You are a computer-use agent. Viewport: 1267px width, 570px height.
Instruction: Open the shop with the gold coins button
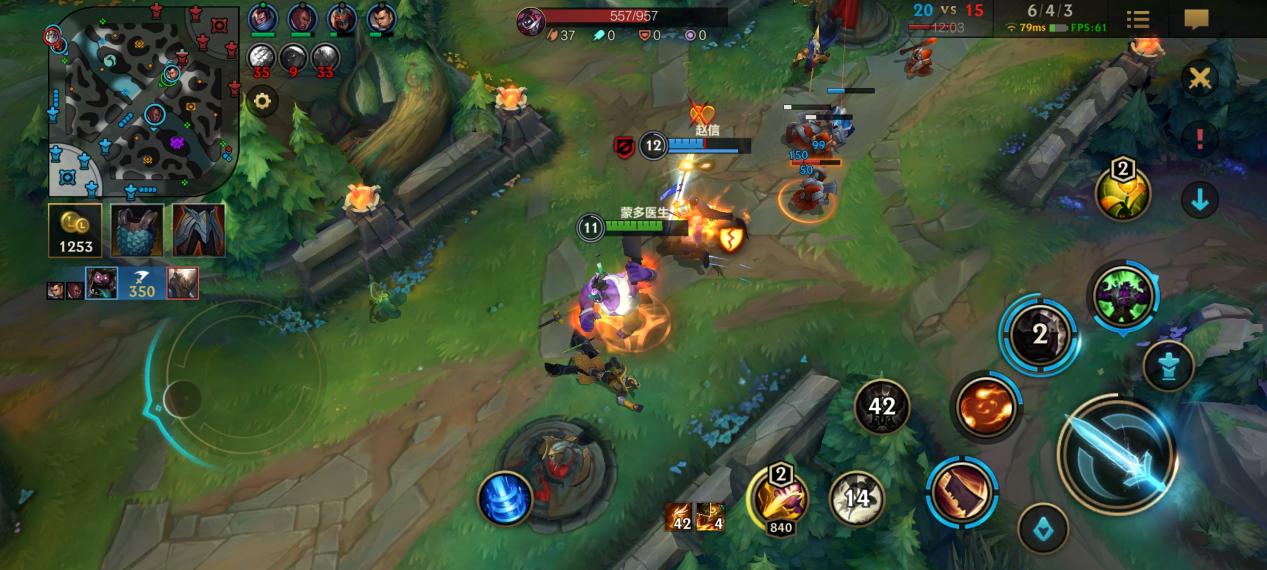(76, 231)
